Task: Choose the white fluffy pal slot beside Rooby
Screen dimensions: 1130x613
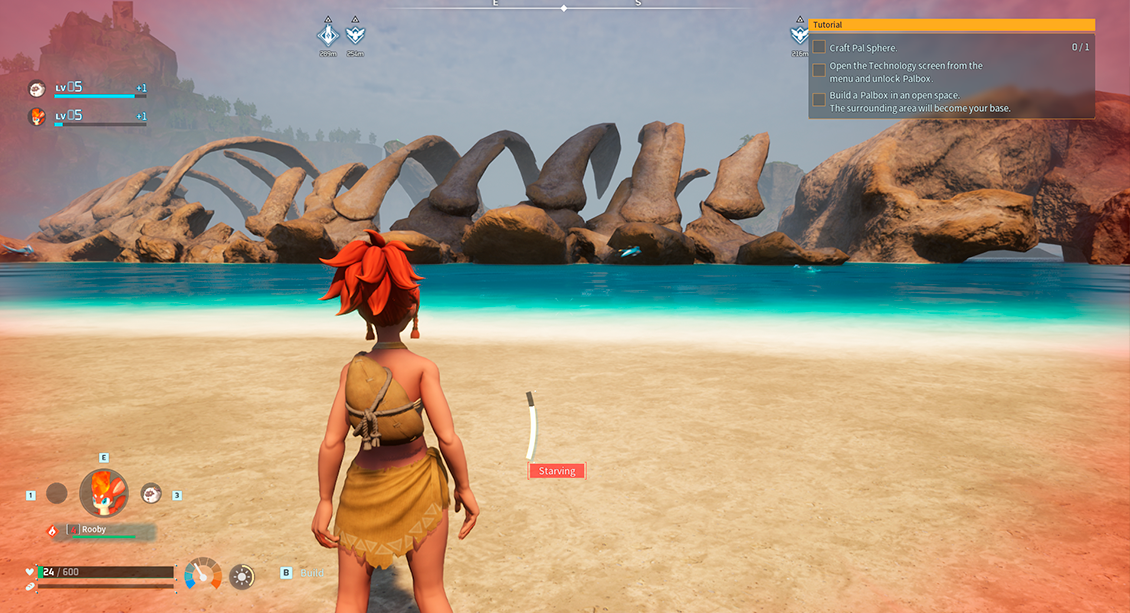Action: pos(151,493)
